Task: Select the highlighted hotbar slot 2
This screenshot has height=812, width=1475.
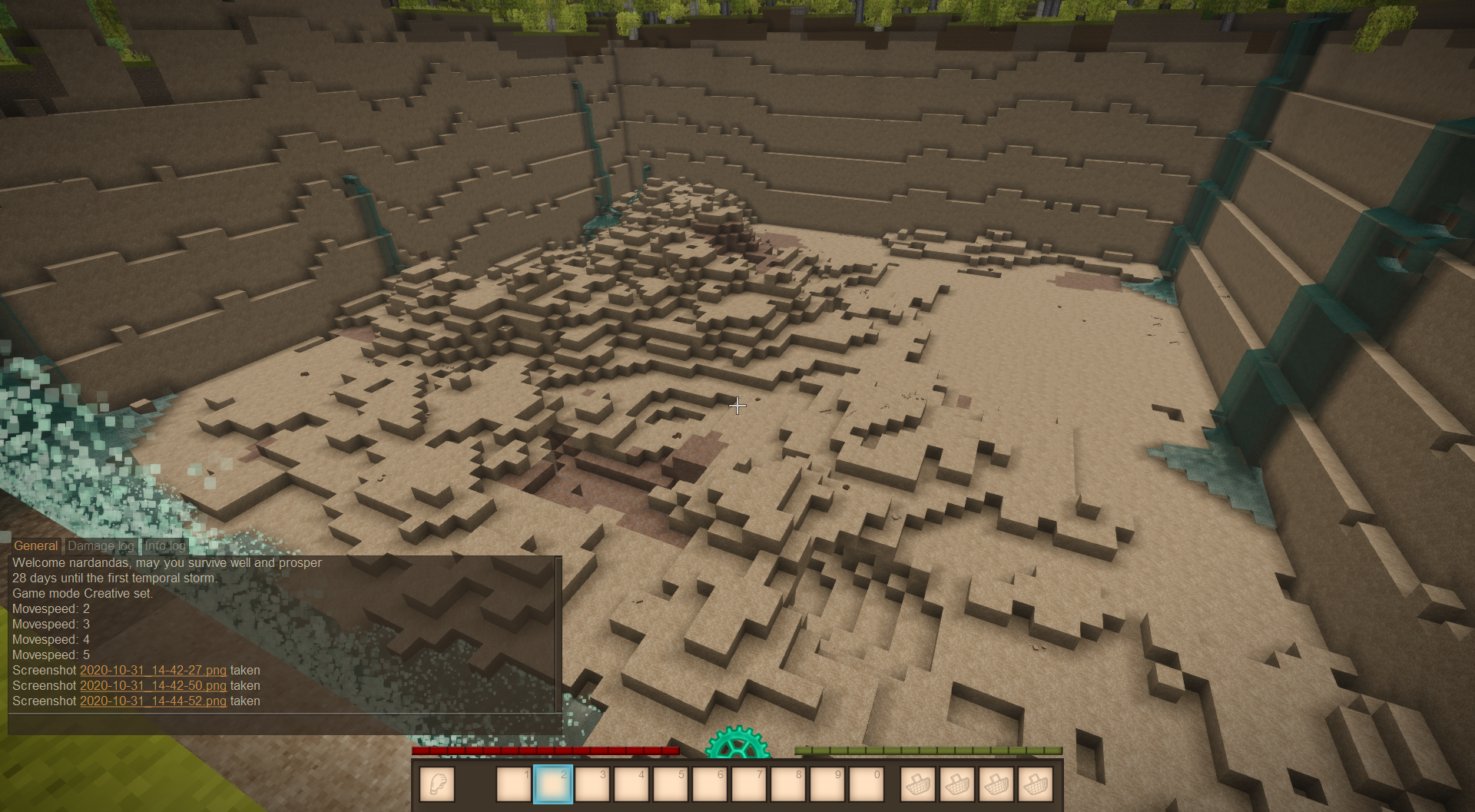Action: click(552, 784)
